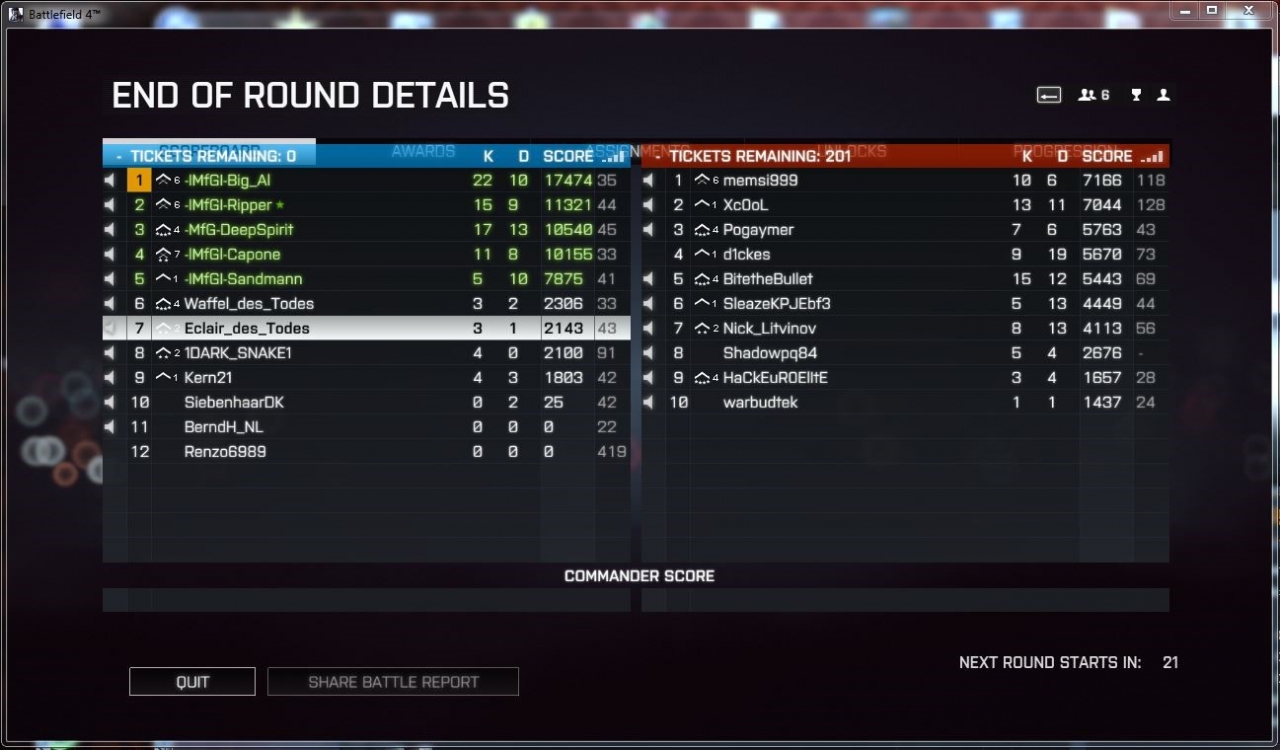Minimize the Battlefield 4 window

point(1186,10)
